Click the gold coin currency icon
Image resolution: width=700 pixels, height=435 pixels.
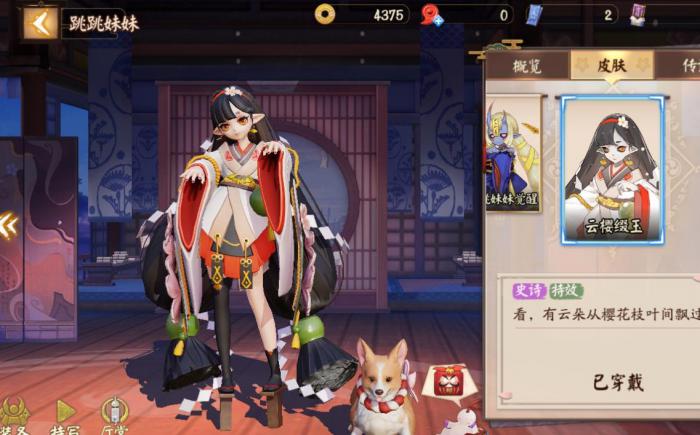[x=324, y=14]
